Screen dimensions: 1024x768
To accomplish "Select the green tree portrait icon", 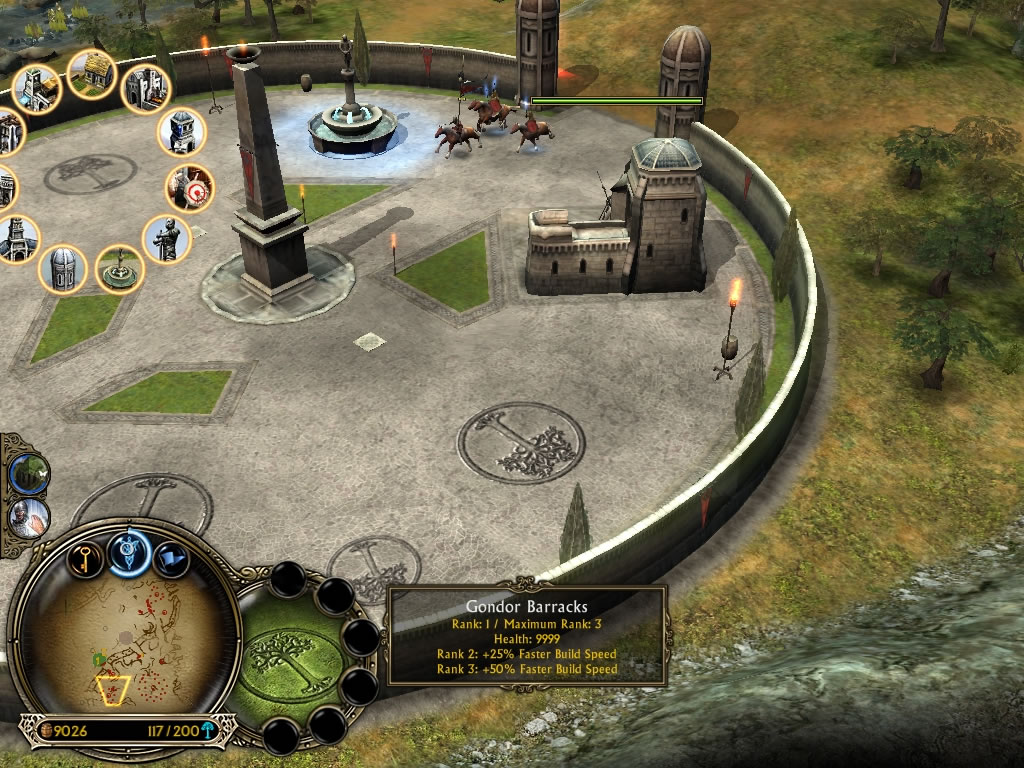I will pyautogui.click(x=29, y=473).
